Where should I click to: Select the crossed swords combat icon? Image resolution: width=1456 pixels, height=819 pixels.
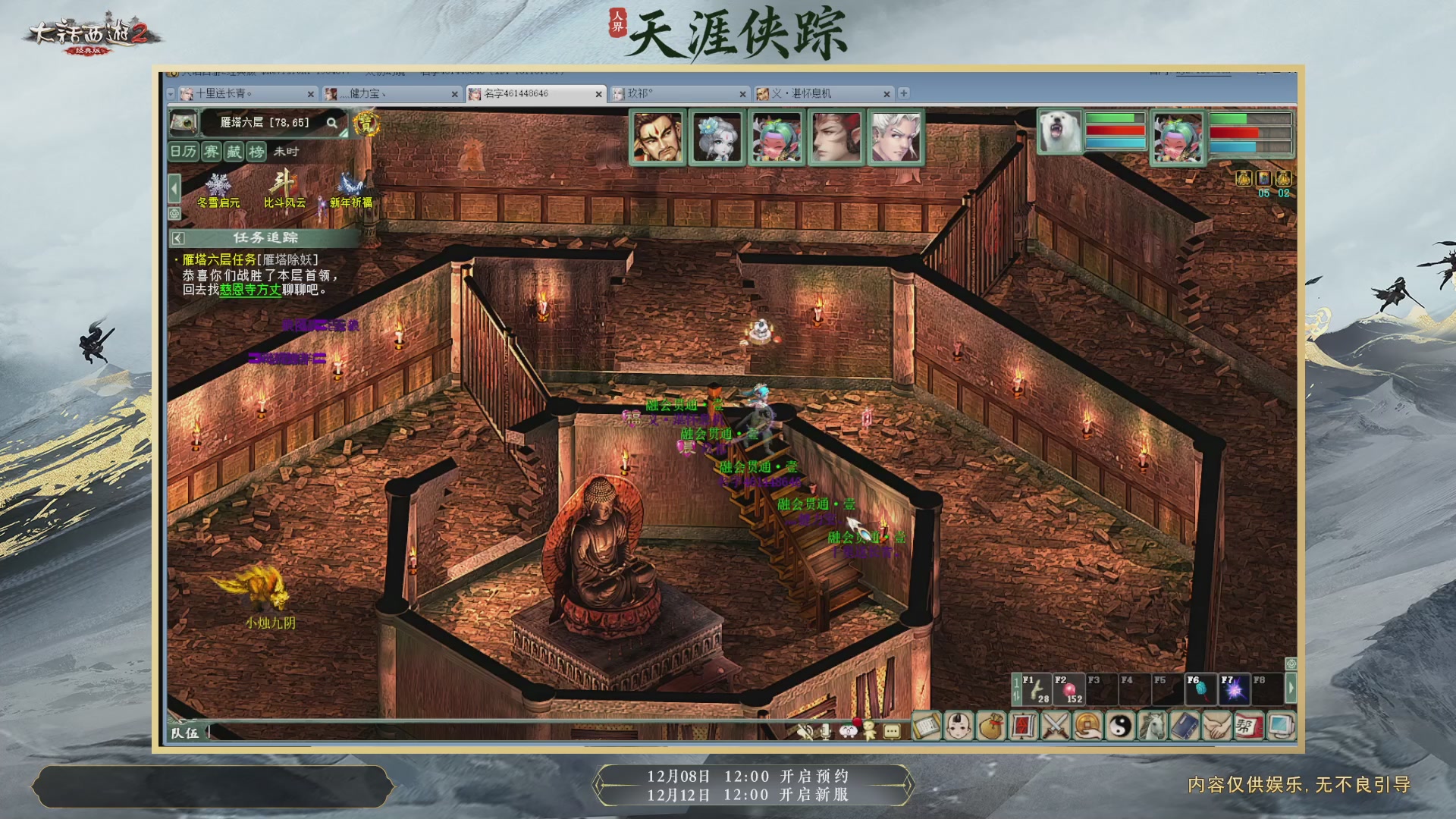click(1055, 726)
